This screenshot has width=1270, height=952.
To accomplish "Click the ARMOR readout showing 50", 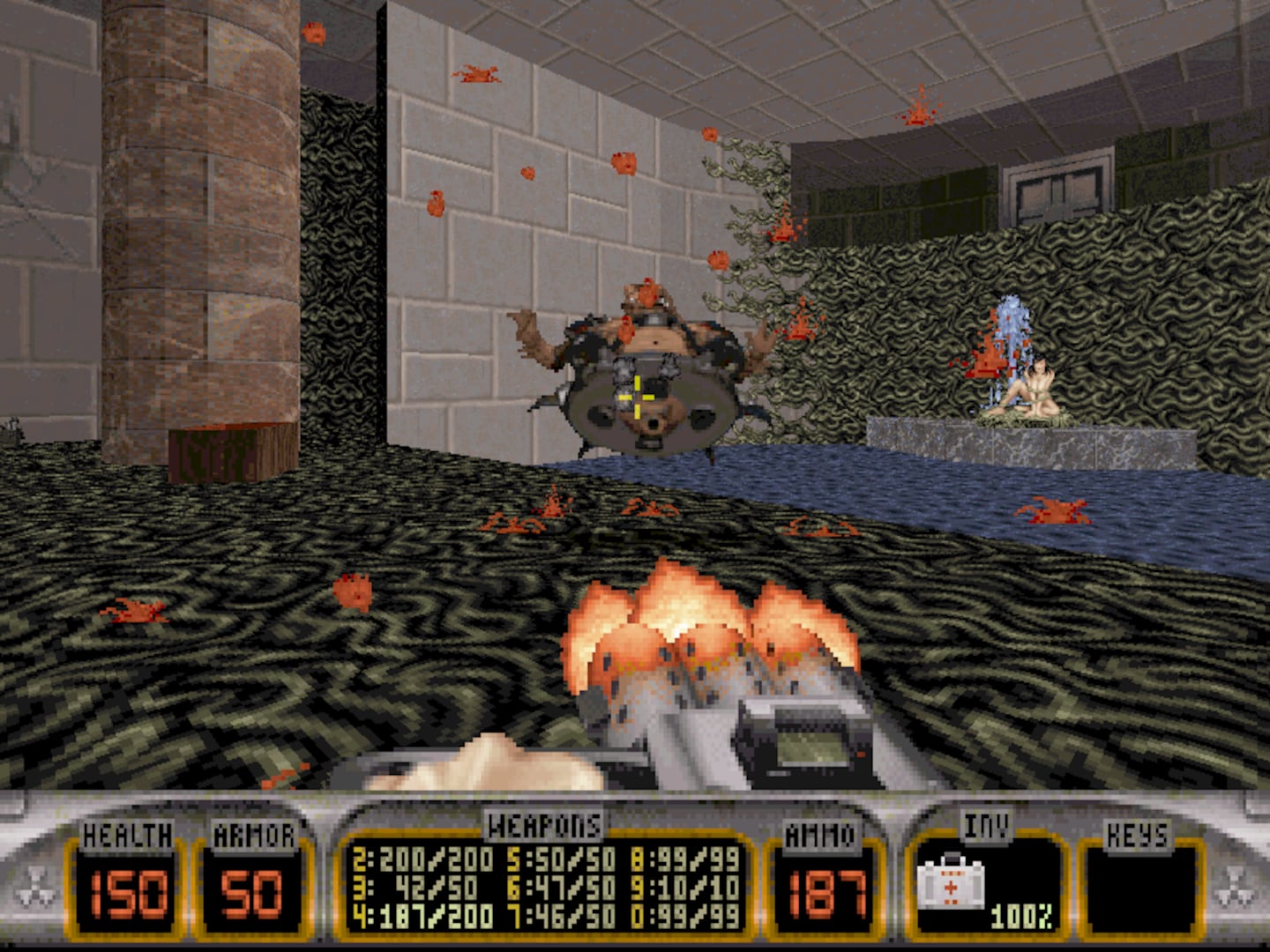I will (250, 895).
